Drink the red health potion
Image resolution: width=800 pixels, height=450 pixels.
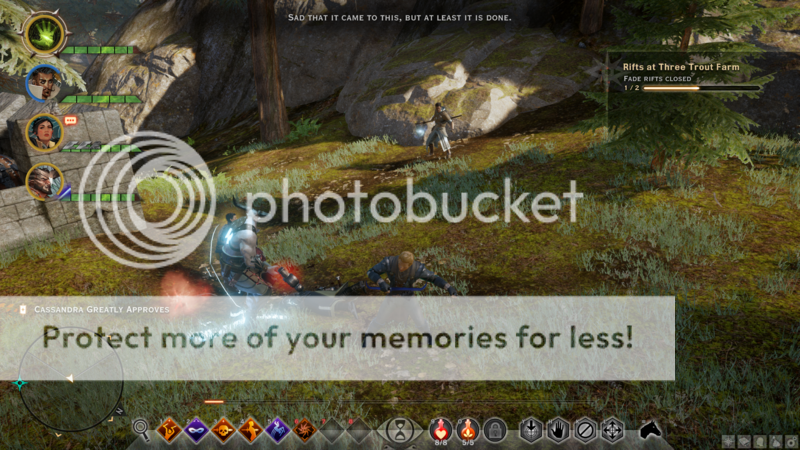(440, 430)
